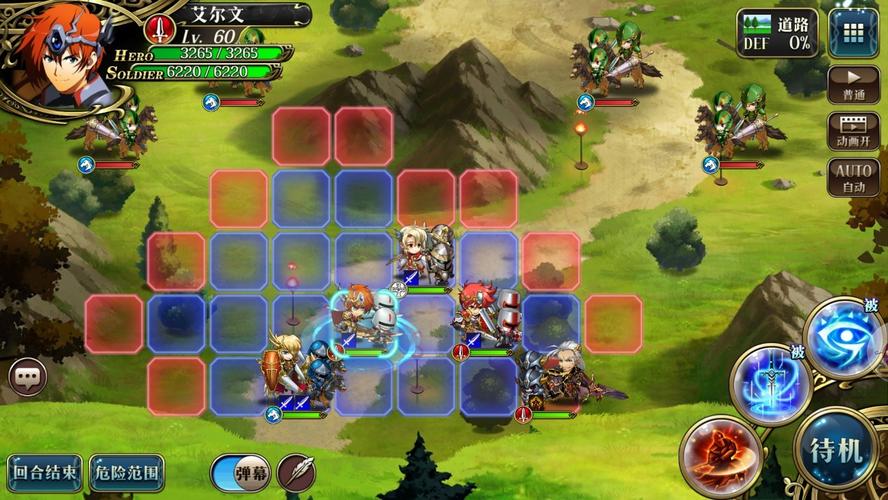
Task: Select the 待机 standby command
Action: (838, 450)
